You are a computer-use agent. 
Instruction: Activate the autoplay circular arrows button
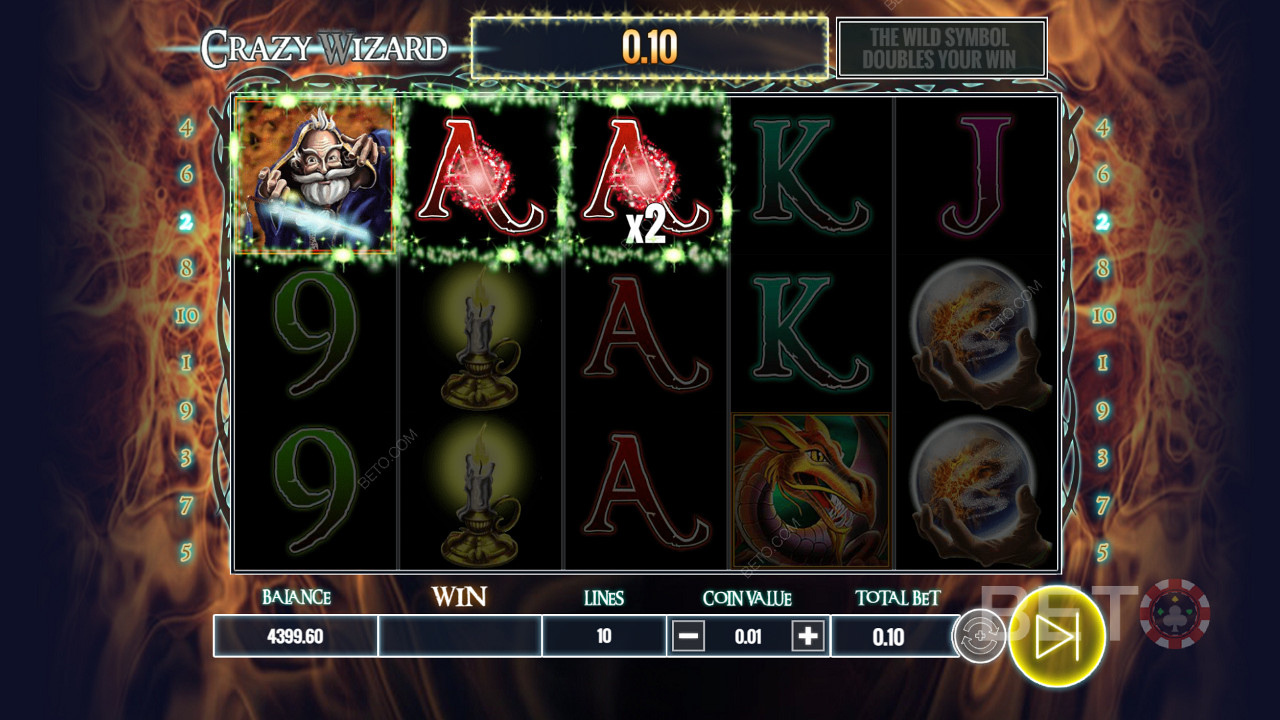[x=979, y=636]
